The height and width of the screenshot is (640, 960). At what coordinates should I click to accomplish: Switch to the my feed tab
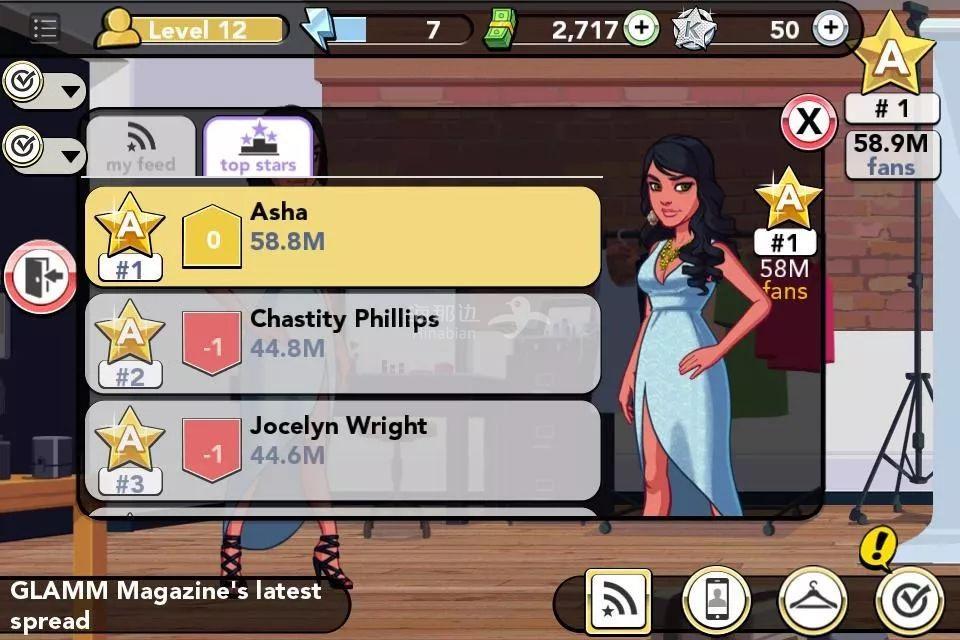(141, 148)
